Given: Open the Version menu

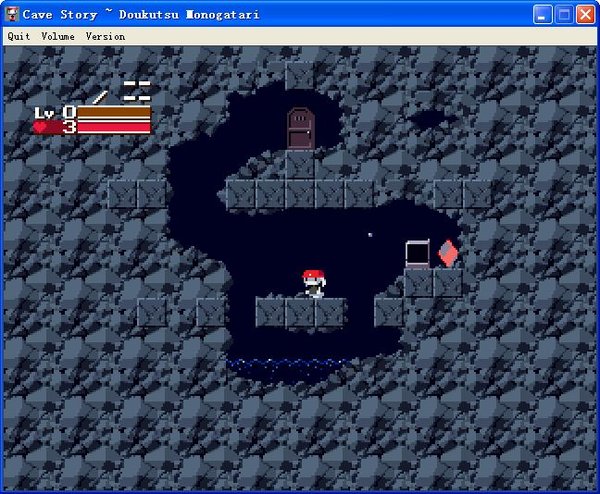Looking at the screenshot, I should click(105, 36).
